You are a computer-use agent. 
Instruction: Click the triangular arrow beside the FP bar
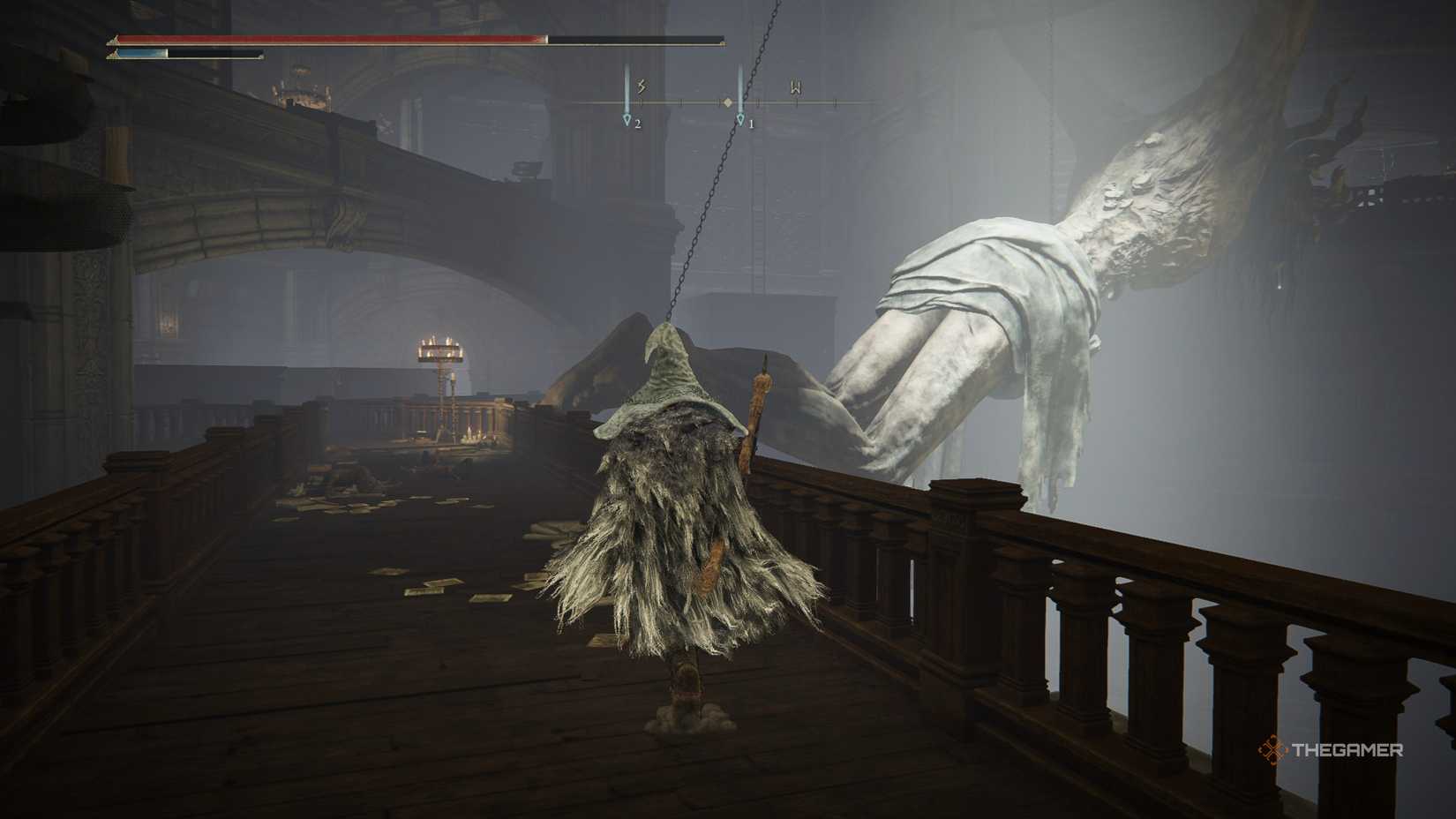[x=112, y=54]
